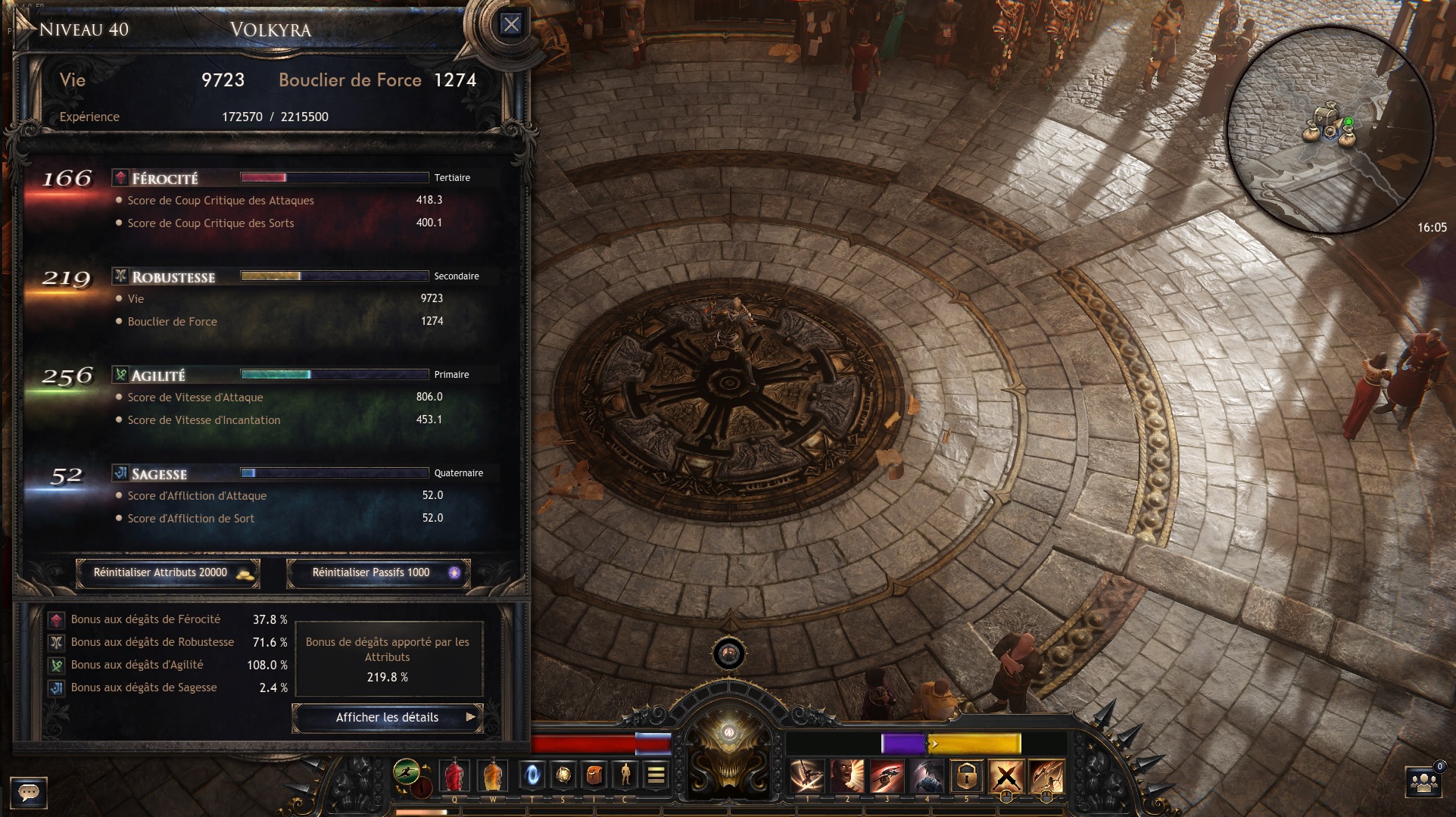1456x817 pixels.
Task: Drink the red health potion in slot Q
Action: click(453, 775)
